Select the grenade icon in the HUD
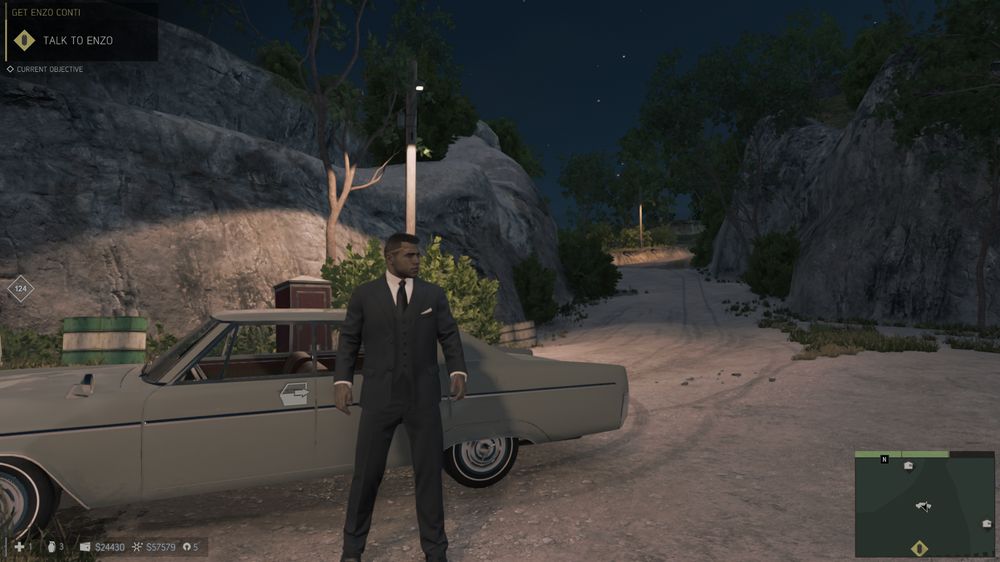The width and height of the screenshot is (1000, 562). pyautogui.click(x=51, y=547)
